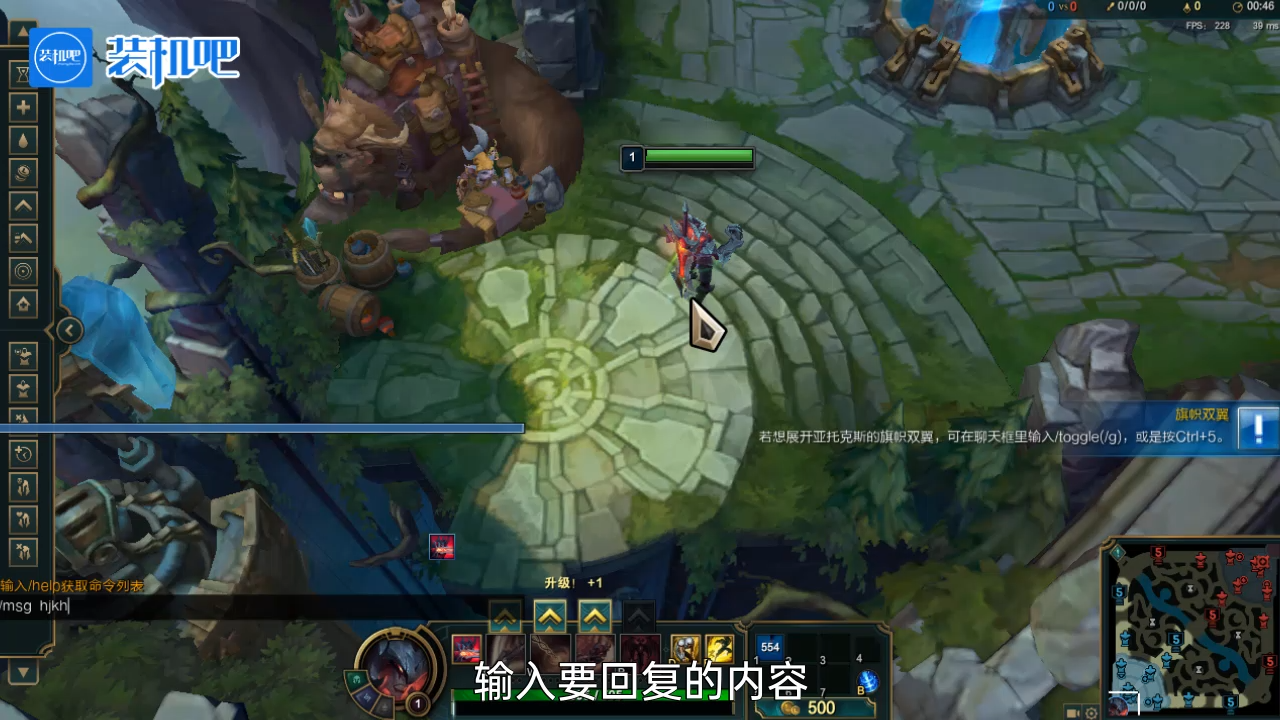This screenshot has width=1280, height=720.
Task: Click the down arrow at sidebar bottom
Action: pyautogui.click(x=23, y=672)
